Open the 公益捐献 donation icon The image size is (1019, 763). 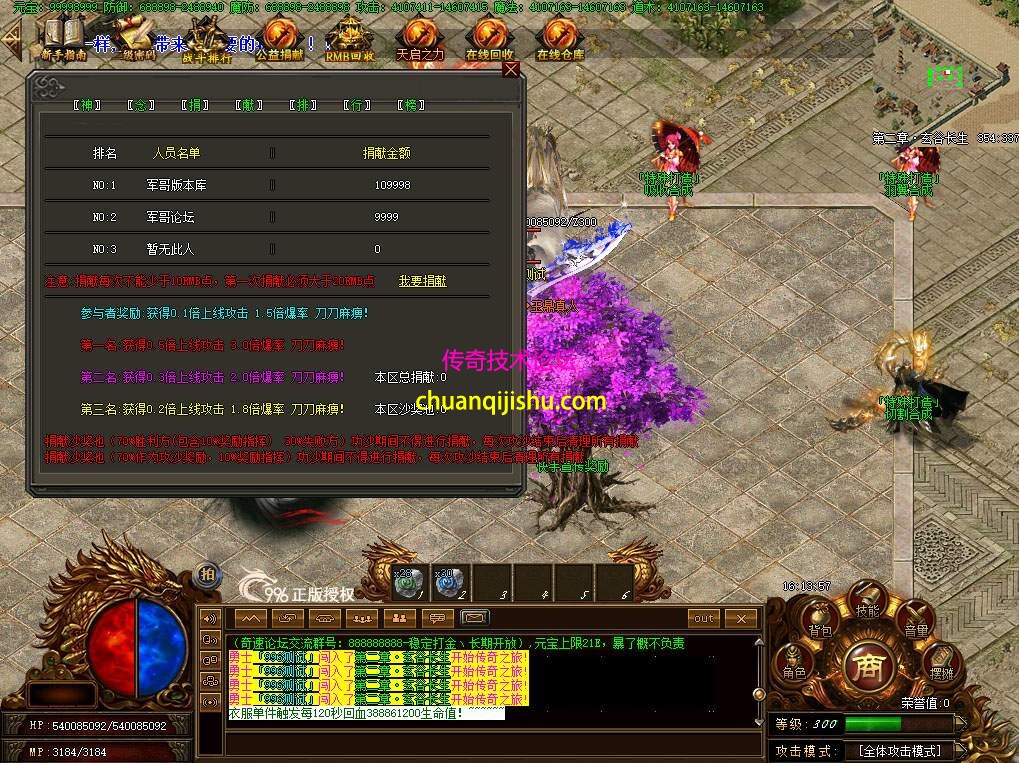pyautogui.click(x=279, y=40)
